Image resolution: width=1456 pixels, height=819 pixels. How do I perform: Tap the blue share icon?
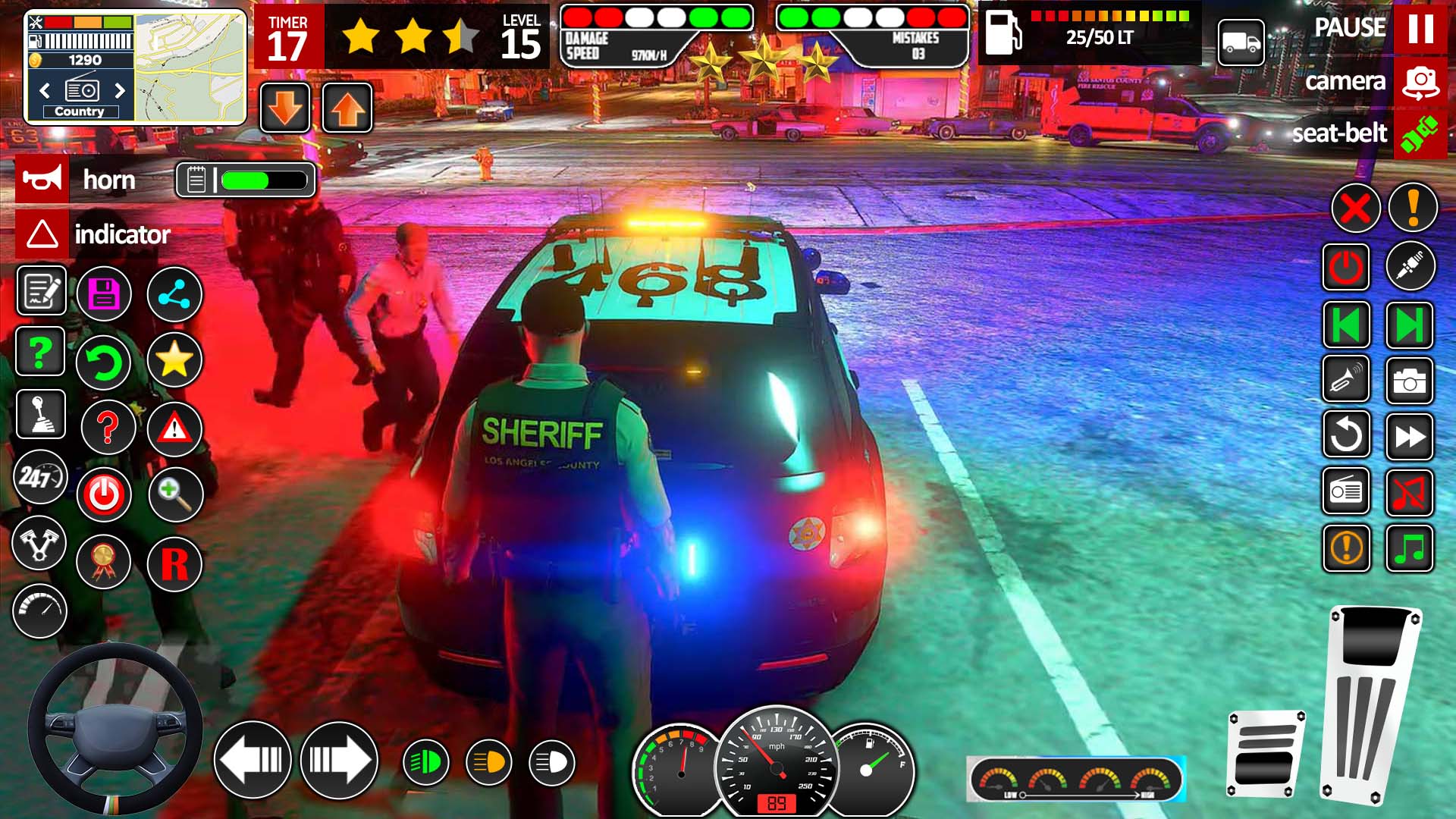coord(174,293)
